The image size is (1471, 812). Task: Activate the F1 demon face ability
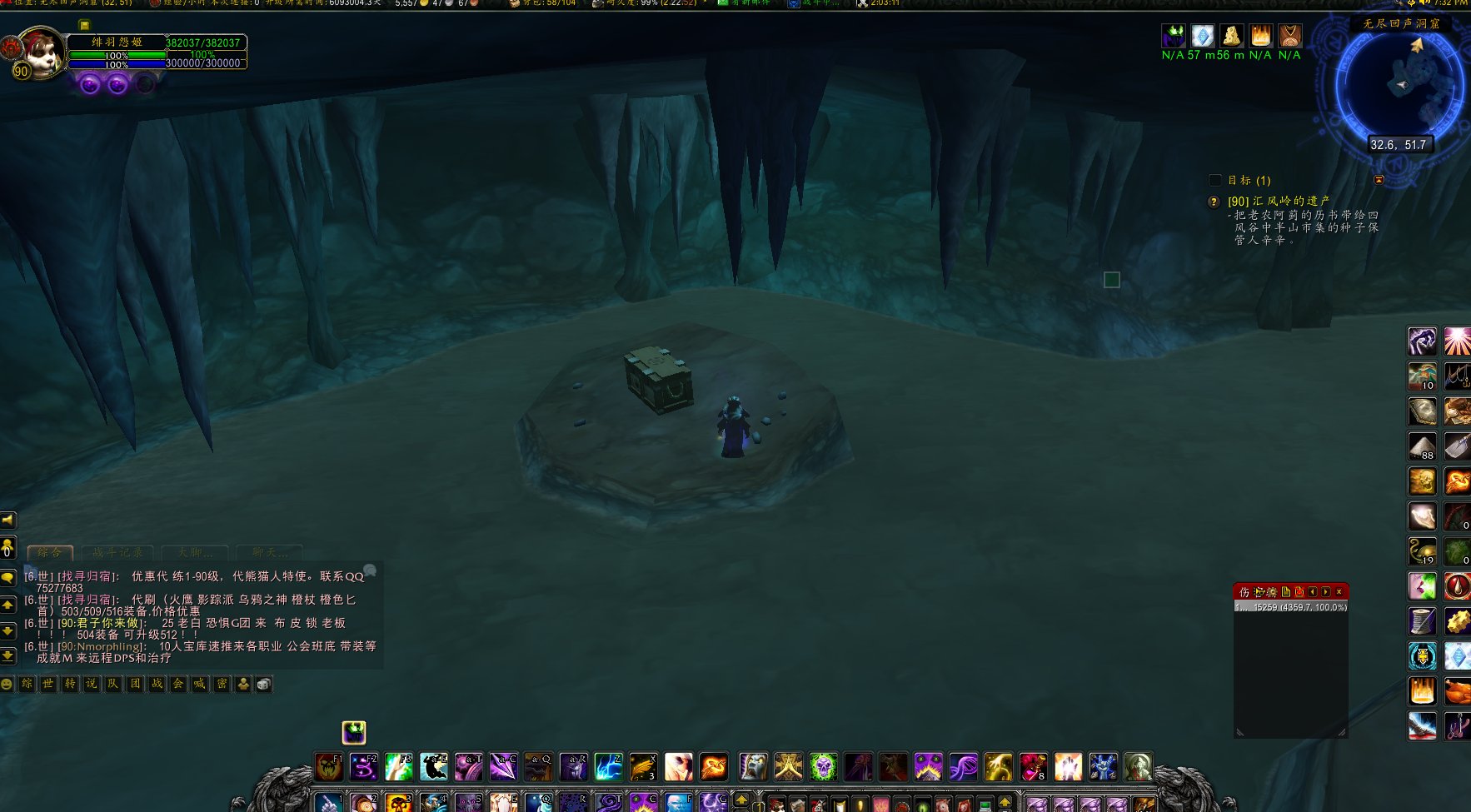(328, 766)
